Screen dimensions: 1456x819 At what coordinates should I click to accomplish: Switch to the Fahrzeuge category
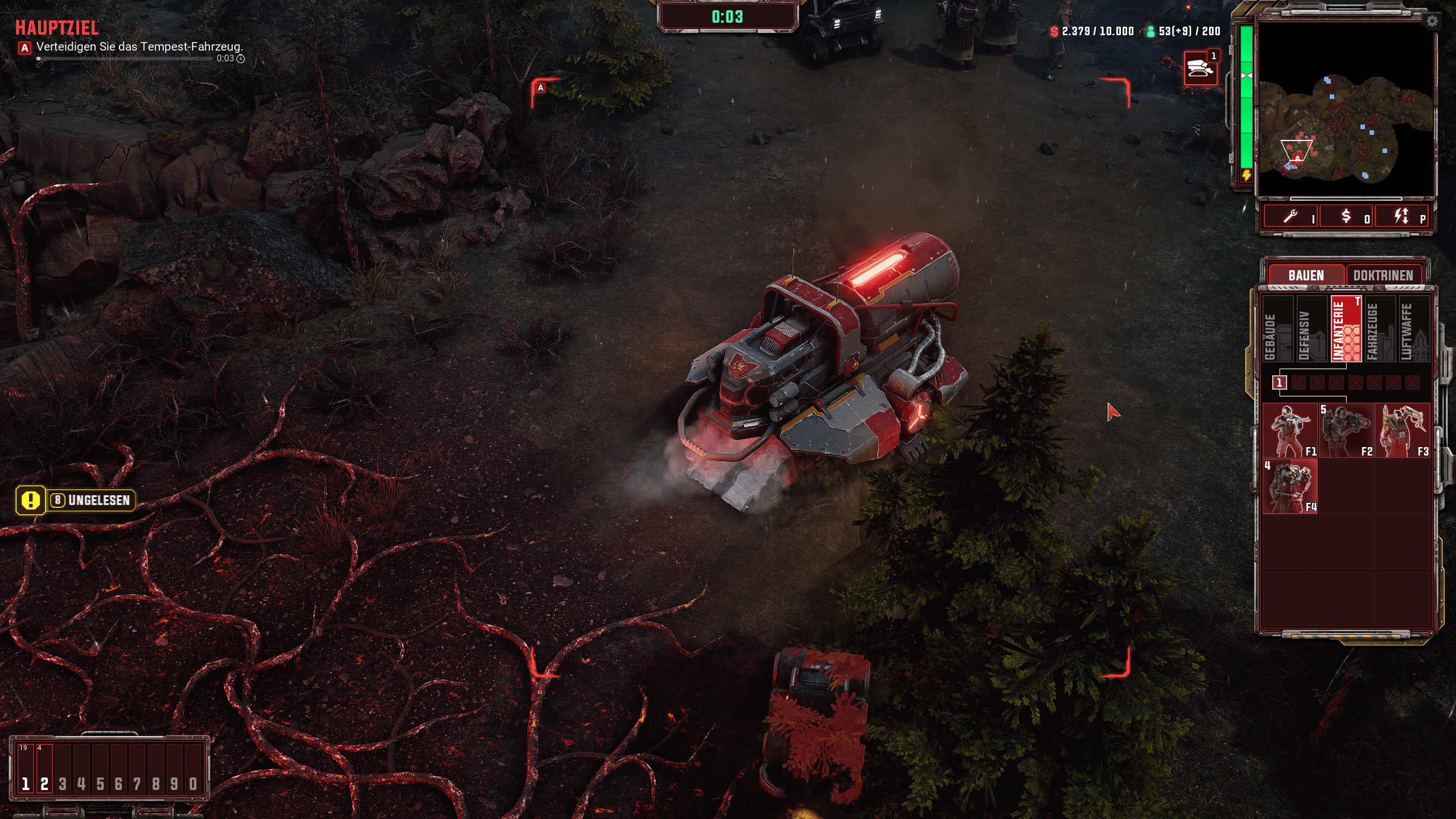pos(1380,329)
